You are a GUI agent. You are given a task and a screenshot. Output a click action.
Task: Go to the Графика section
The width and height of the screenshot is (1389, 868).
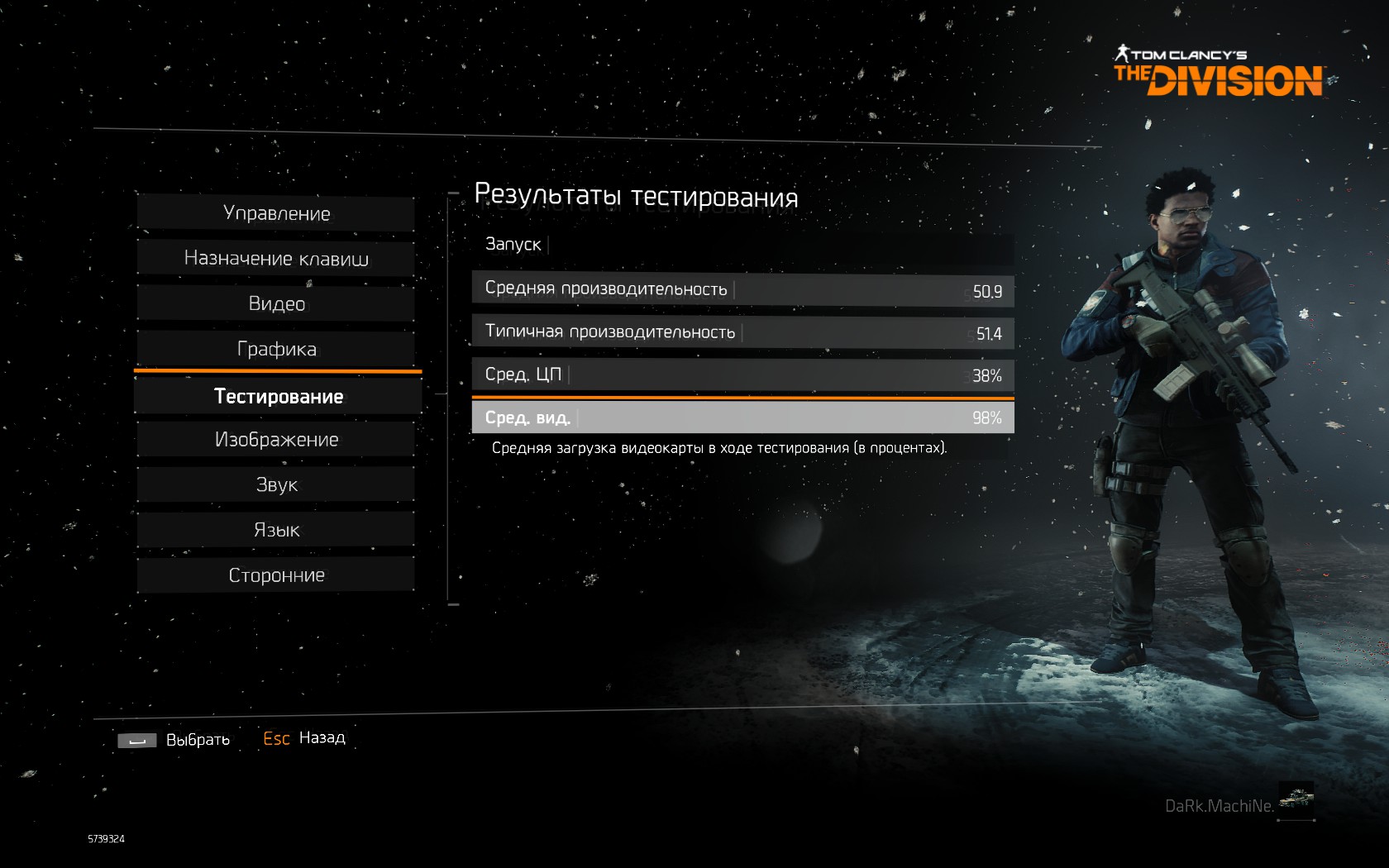tap(276, 349)
